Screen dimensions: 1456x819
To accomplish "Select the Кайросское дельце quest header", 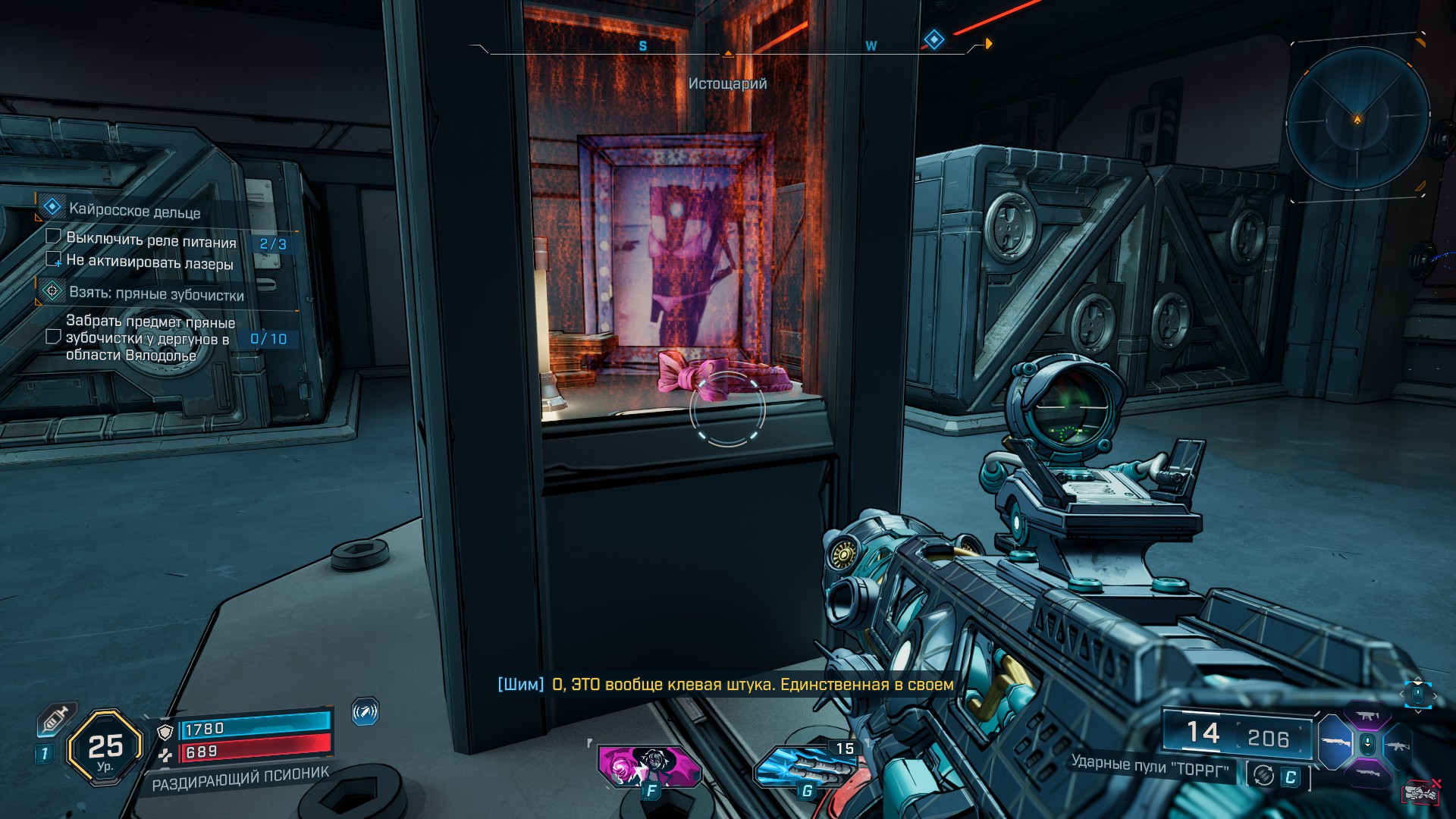I will [x=134, y=210].
